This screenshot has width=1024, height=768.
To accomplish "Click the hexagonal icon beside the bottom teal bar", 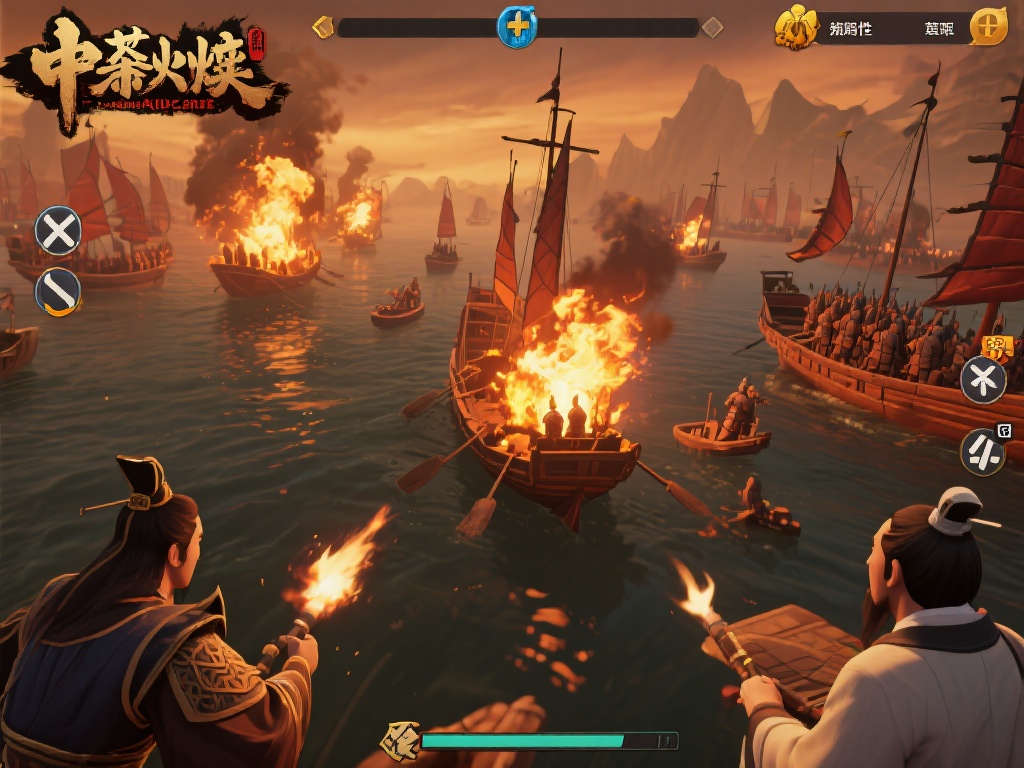I will point(401,740).
